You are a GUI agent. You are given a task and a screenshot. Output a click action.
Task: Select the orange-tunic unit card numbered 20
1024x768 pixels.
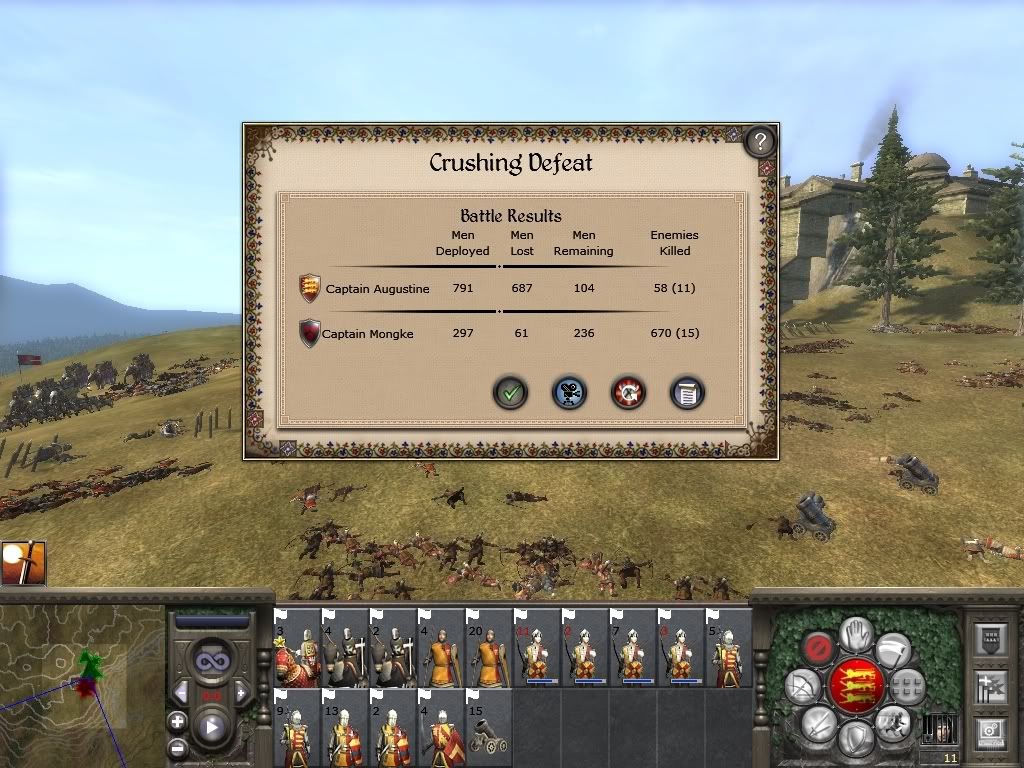[489, 648]
